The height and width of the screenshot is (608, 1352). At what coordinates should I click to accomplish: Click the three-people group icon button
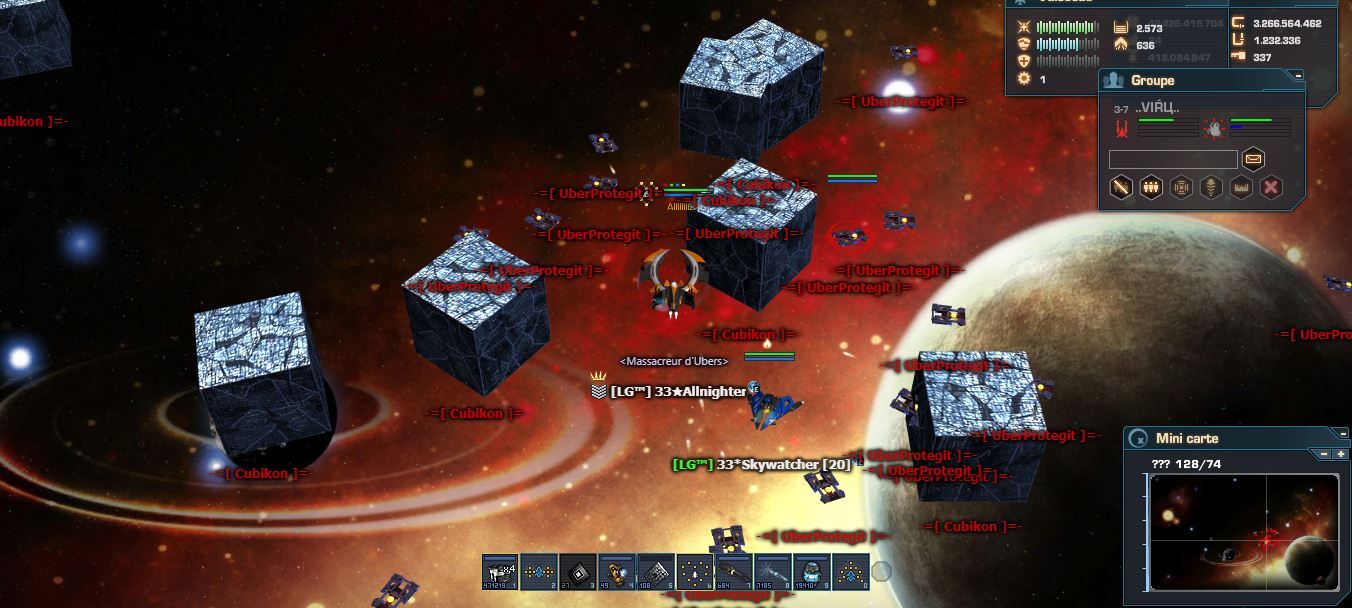click(x=1151, y=187)
